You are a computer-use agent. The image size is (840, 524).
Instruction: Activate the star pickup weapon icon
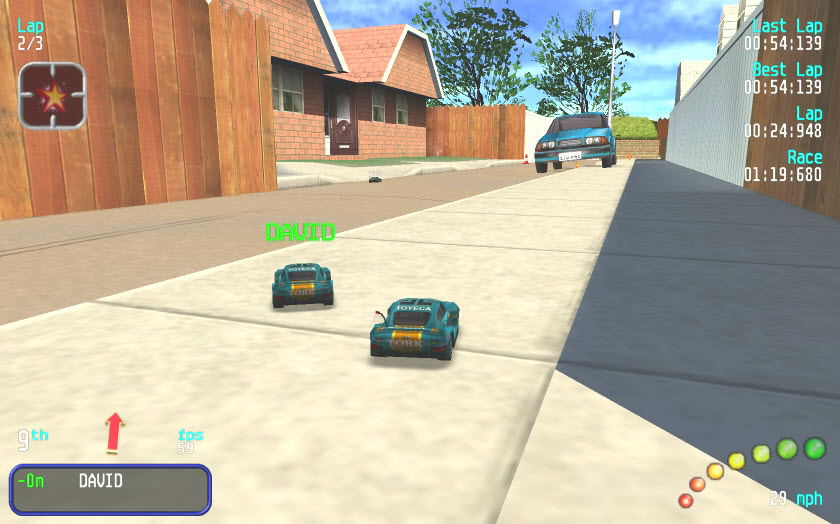(52, 96)
